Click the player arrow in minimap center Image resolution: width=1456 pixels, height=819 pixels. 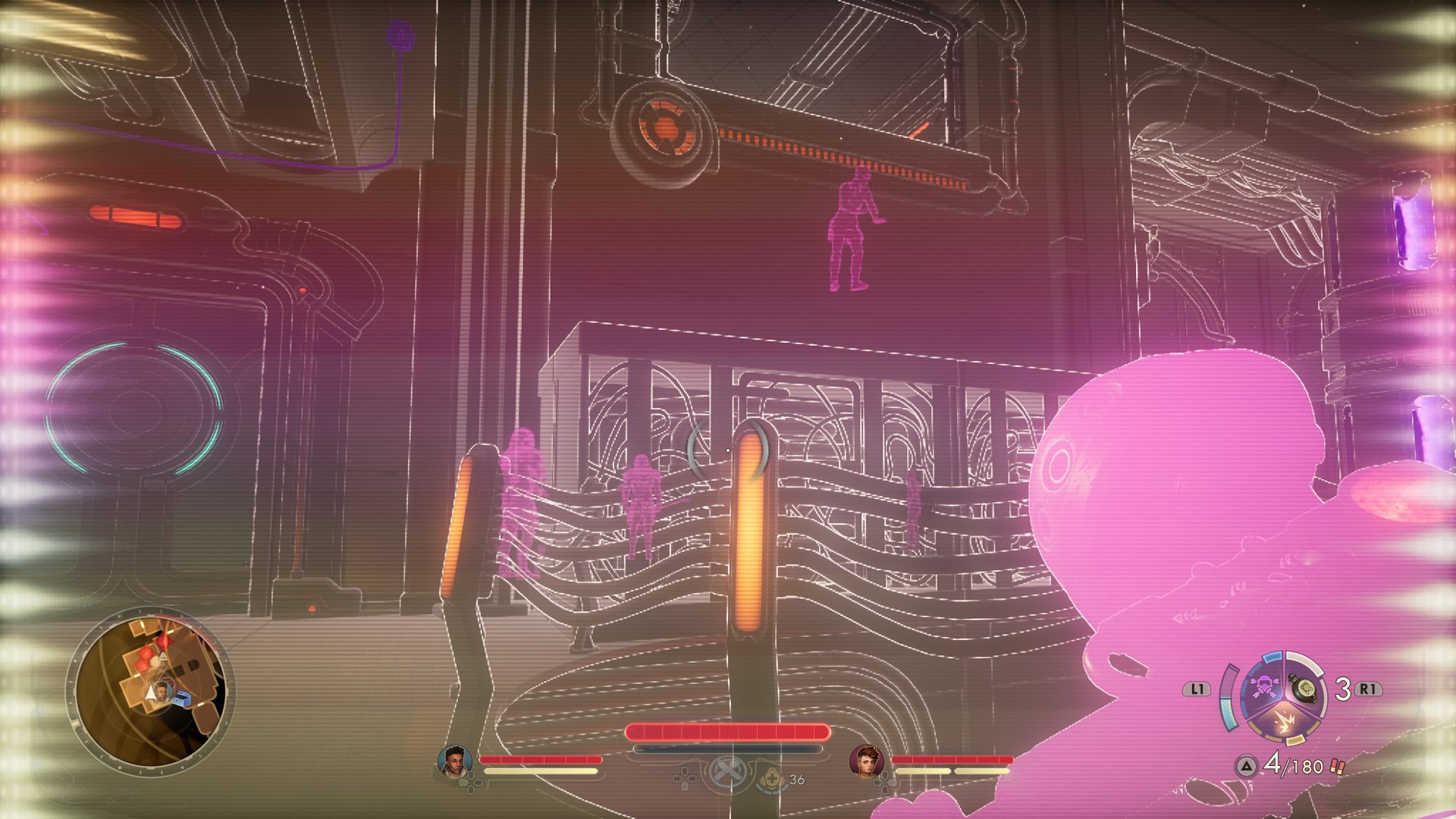[x=152, y=692]
